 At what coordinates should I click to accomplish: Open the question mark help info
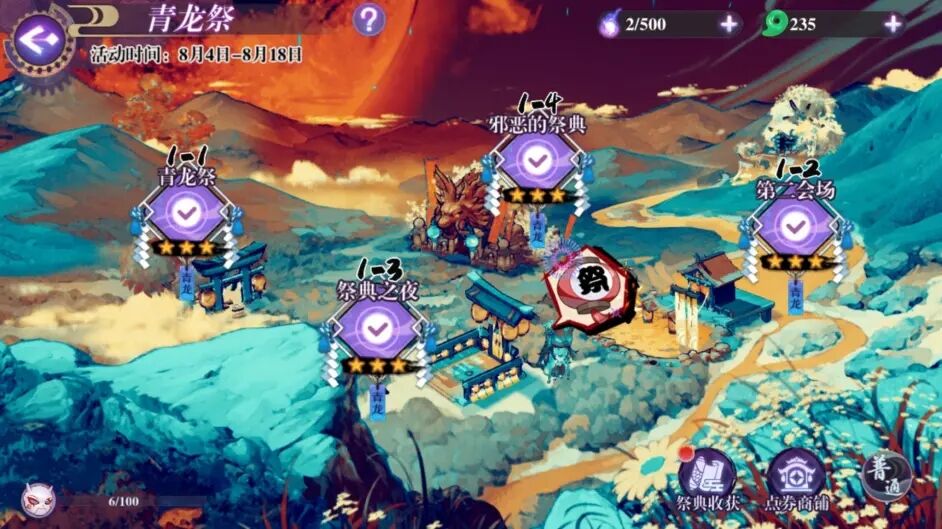369,19
